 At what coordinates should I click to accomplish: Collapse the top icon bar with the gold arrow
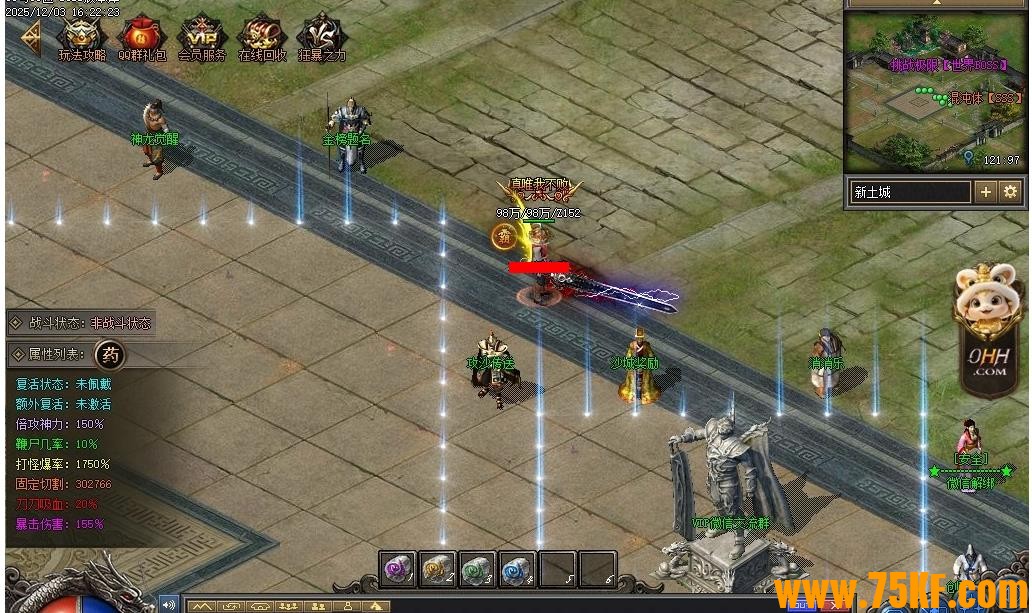pyautogui.click(x=29, y=38)
